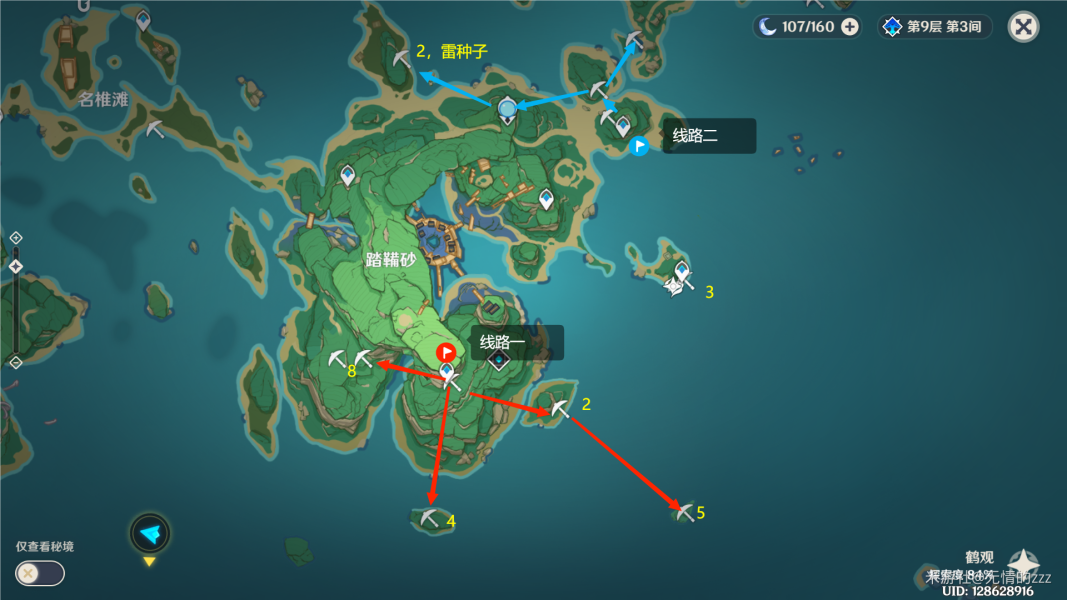Select the pickaxe pin labeled 4

[430, 518]
